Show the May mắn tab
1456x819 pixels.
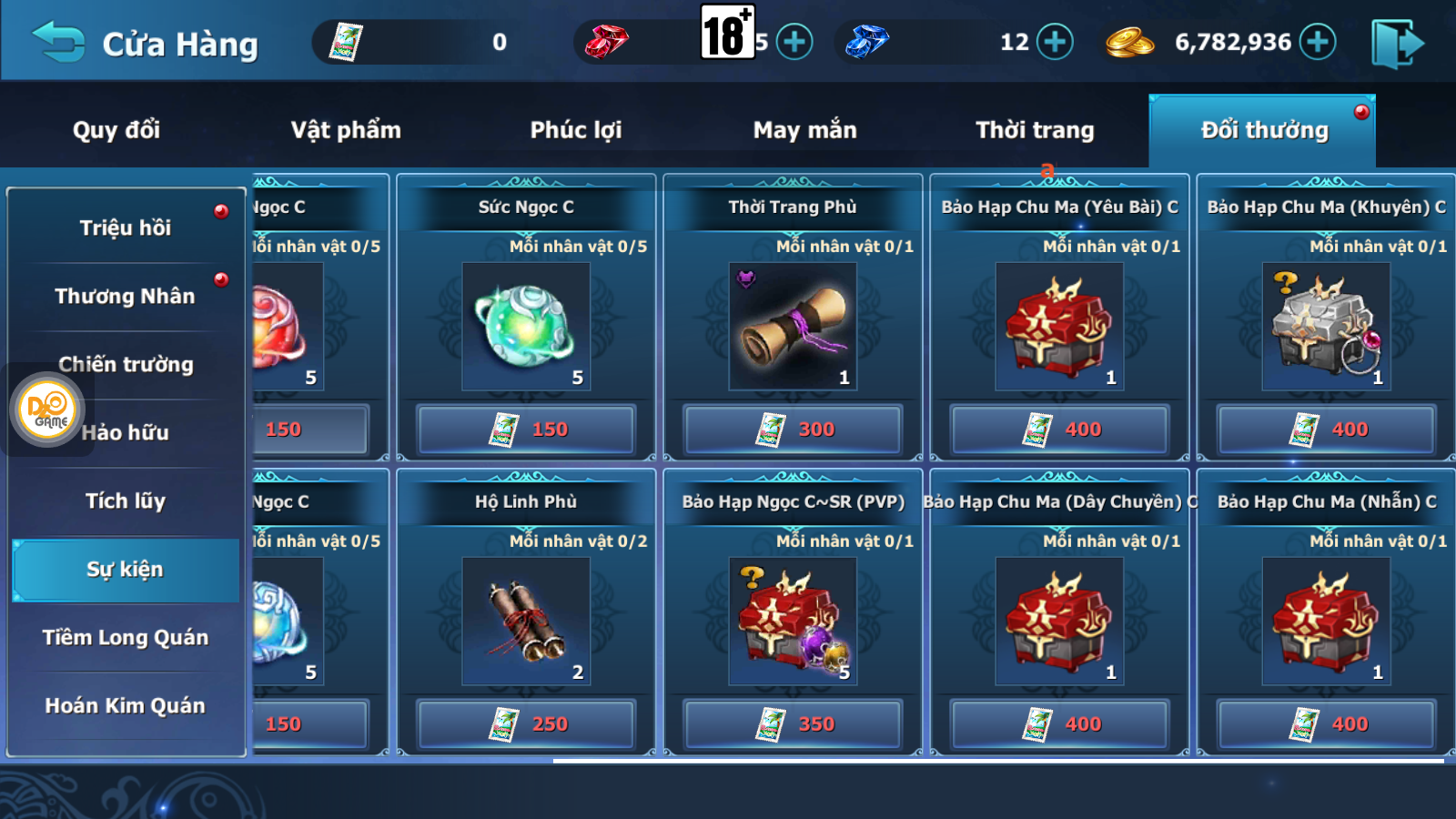pos(804,130)
